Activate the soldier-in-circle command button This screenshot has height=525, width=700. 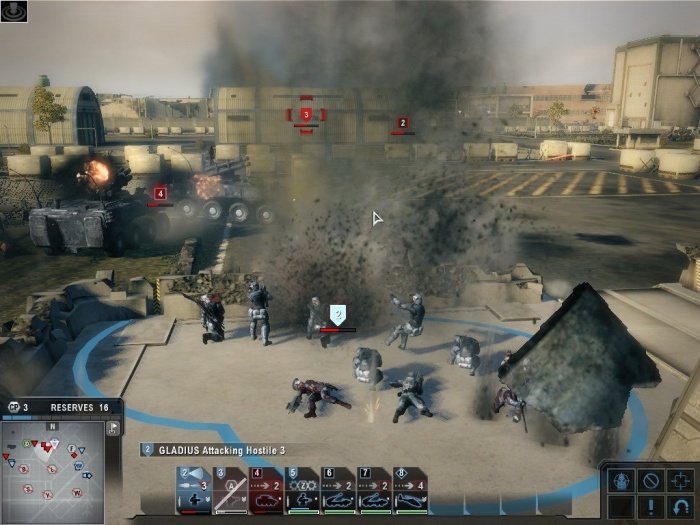coord(620,480)
